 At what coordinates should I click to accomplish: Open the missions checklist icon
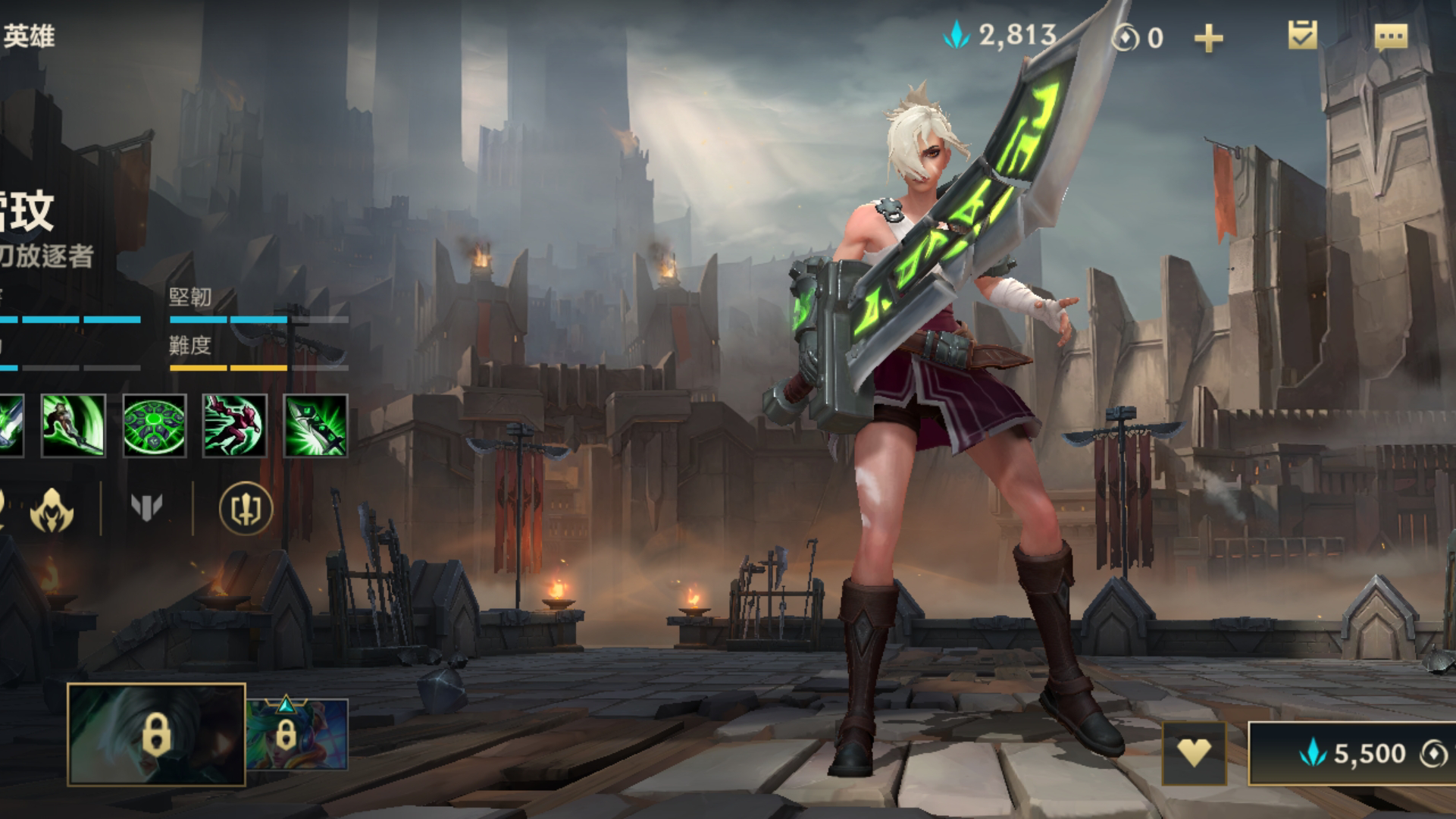click(1302, 35)
